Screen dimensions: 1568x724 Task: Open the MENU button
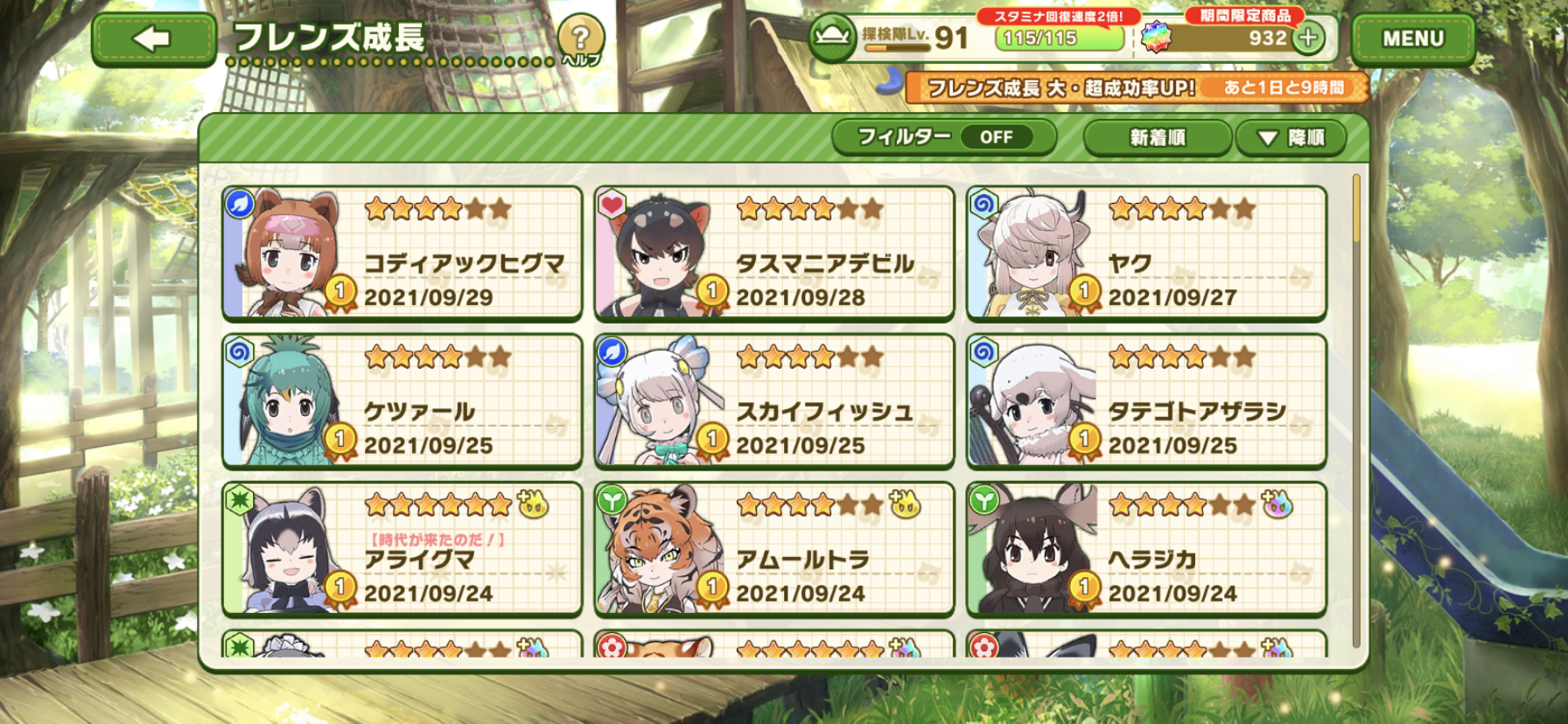1412,39
